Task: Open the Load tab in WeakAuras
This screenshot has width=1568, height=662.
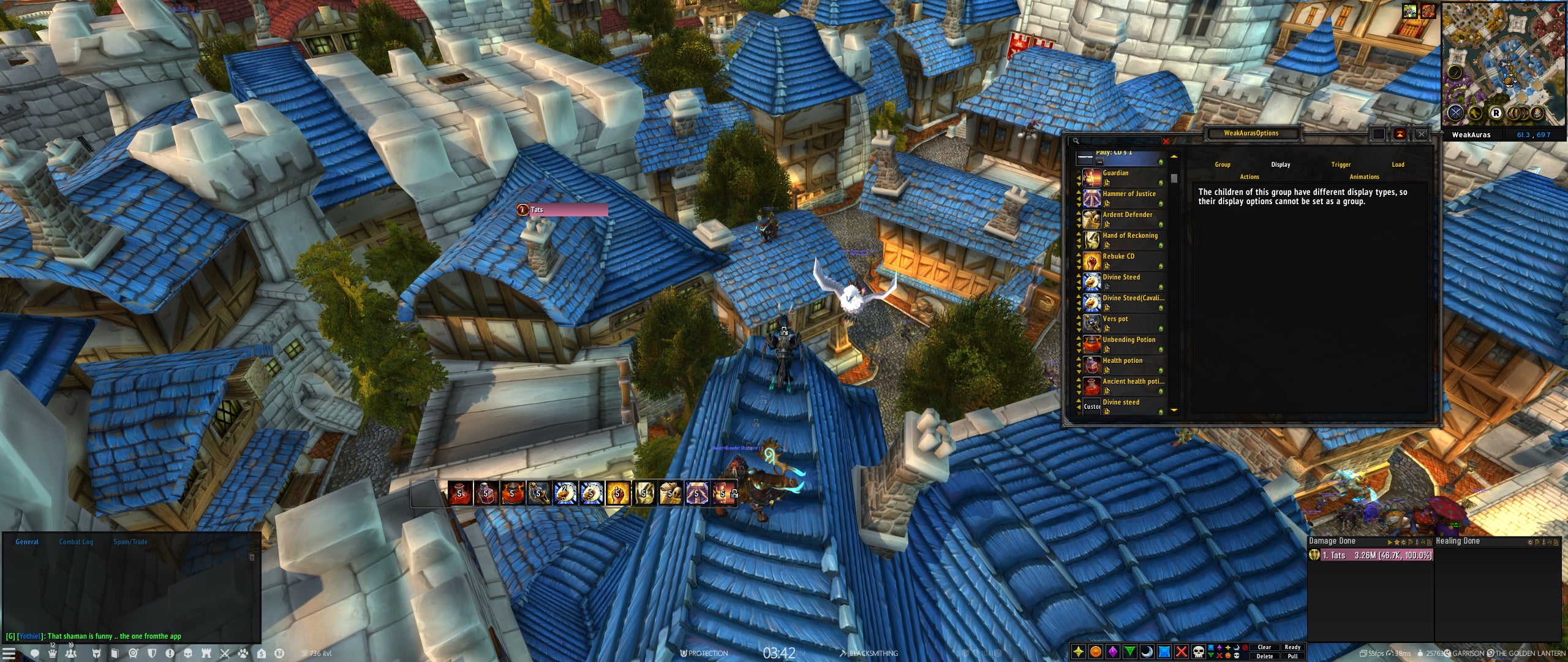Action: [x=1398, y=164]
